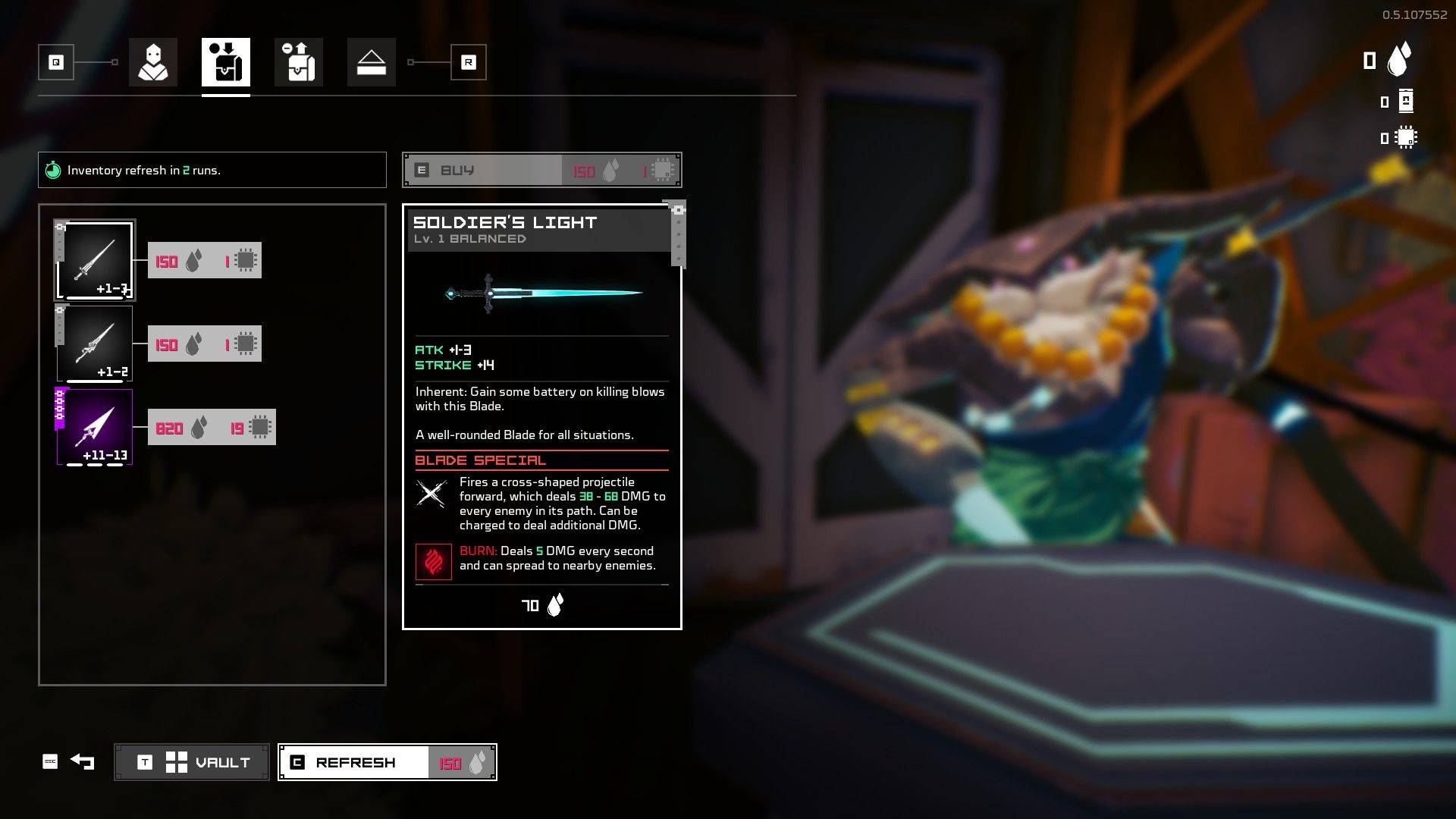This screenshot has height=819, width=1456.
Task: Go back using the return arrow
Action: [82, 761]
